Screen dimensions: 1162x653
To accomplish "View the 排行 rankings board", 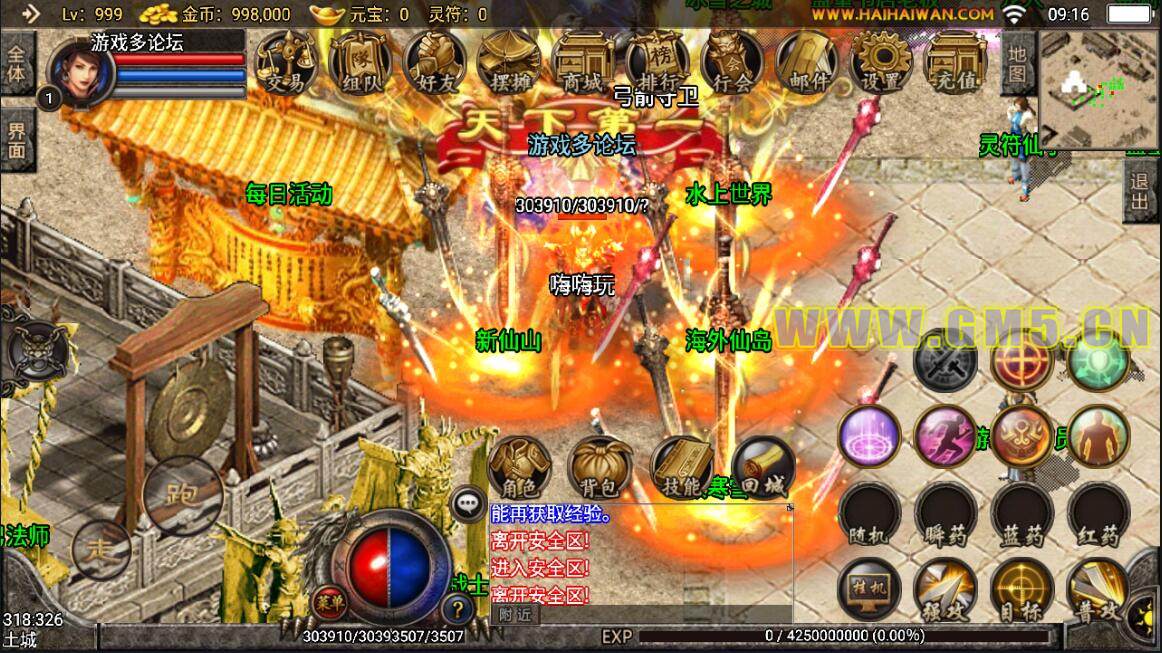I will click(657, 63).
